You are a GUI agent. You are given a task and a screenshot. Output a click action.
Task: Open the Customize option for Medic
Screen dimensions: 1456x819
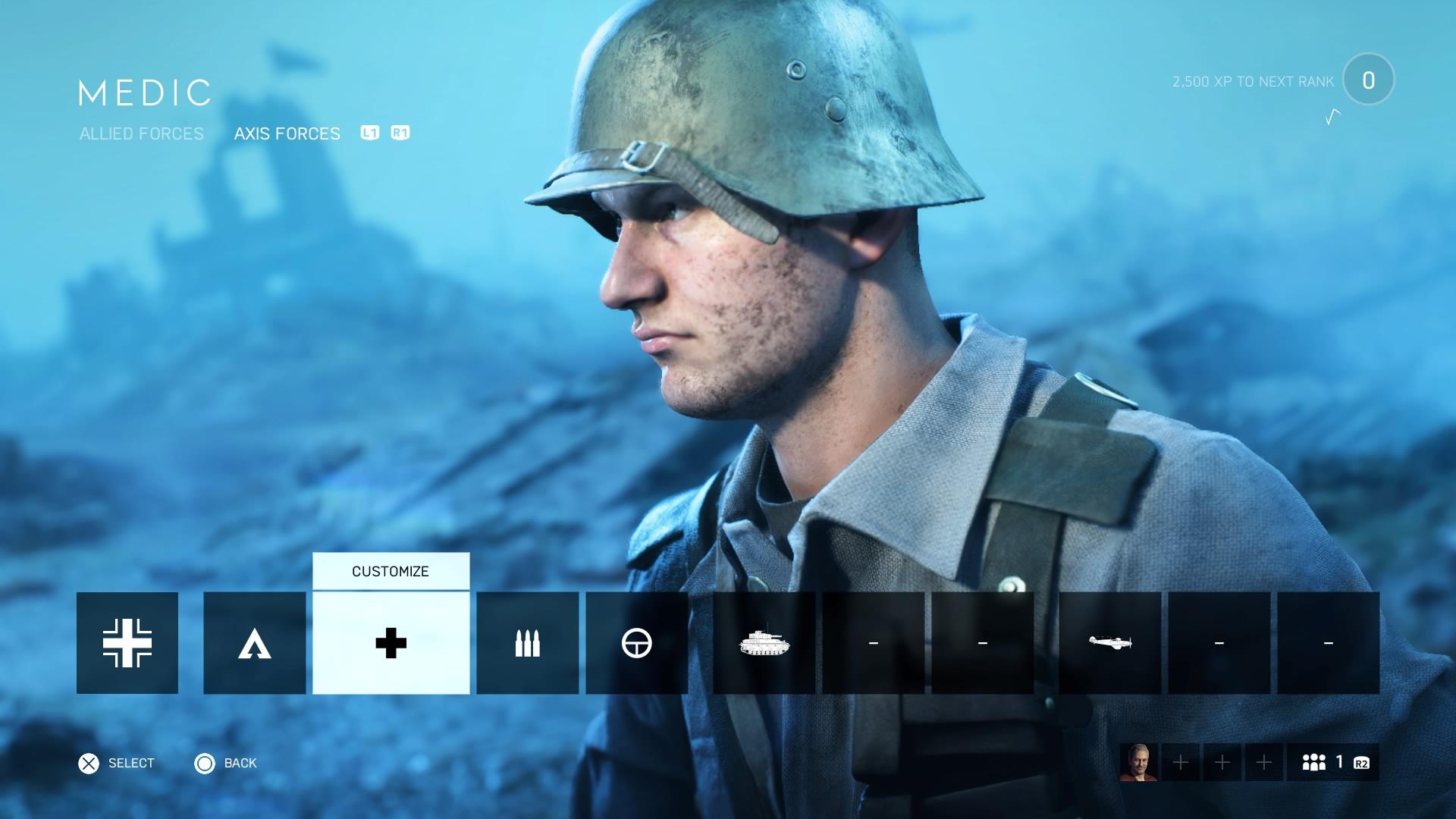pyautogui.click(x=389, y=571)
